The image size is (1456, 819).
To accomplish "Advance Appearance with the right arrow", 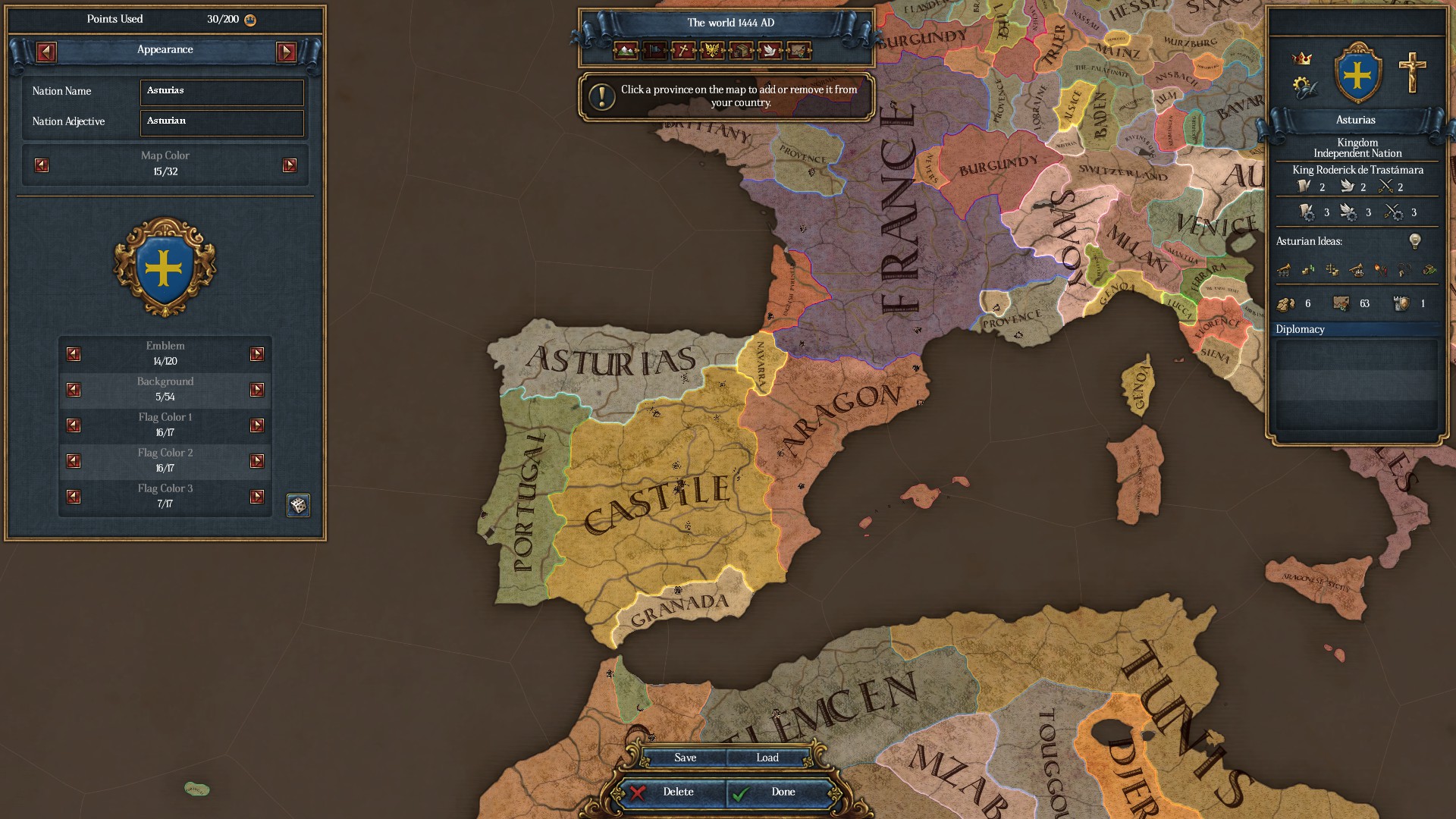I will [x=286, y=52].
